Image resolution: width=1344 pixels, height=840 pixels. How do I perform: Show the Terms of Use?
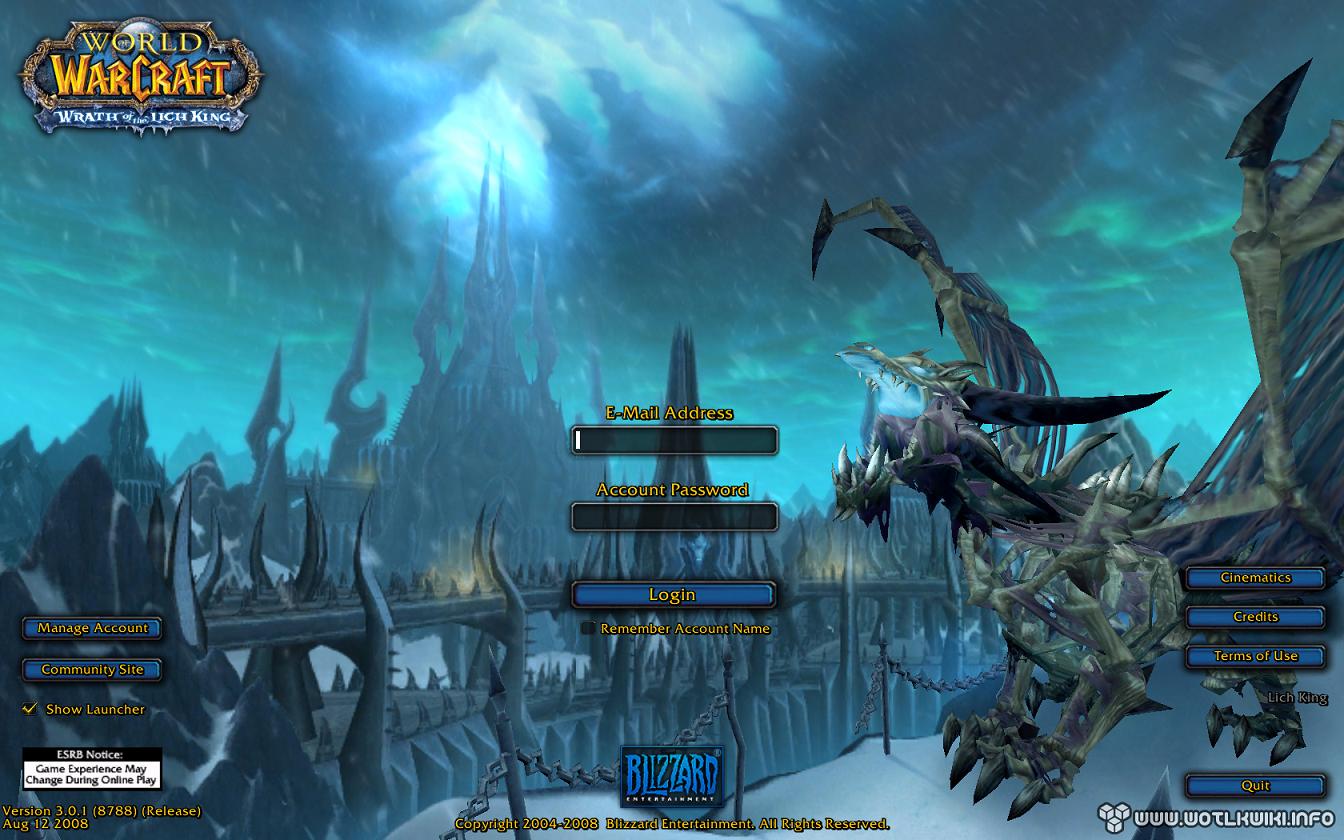pyautogui.click(x=1255, y=656)
